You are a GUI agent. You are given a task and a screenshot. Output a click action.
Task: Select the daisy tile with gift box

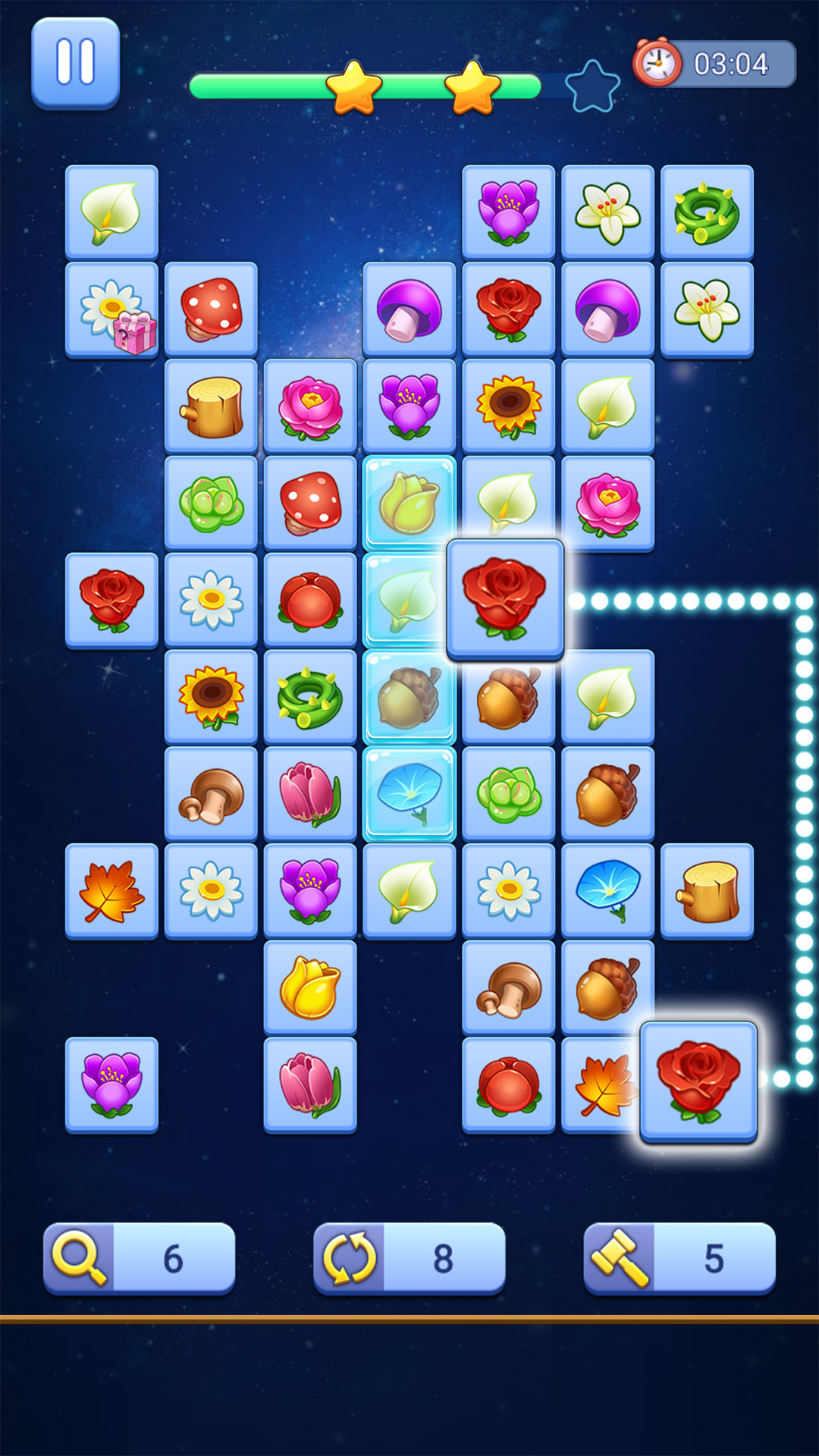point(111,310)
